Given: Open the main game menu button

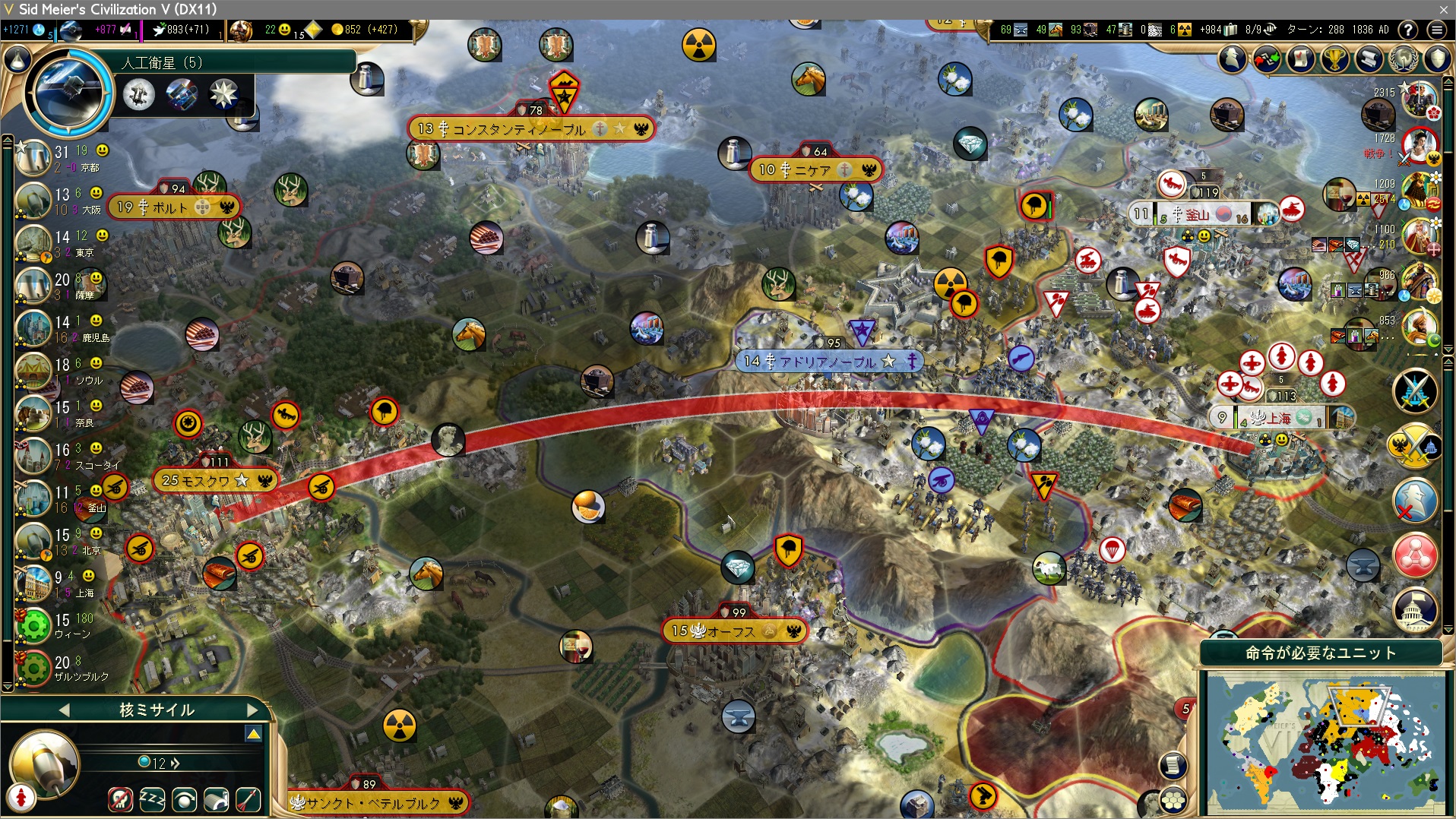Looking at the screenshot, I should click(1436, 30).
